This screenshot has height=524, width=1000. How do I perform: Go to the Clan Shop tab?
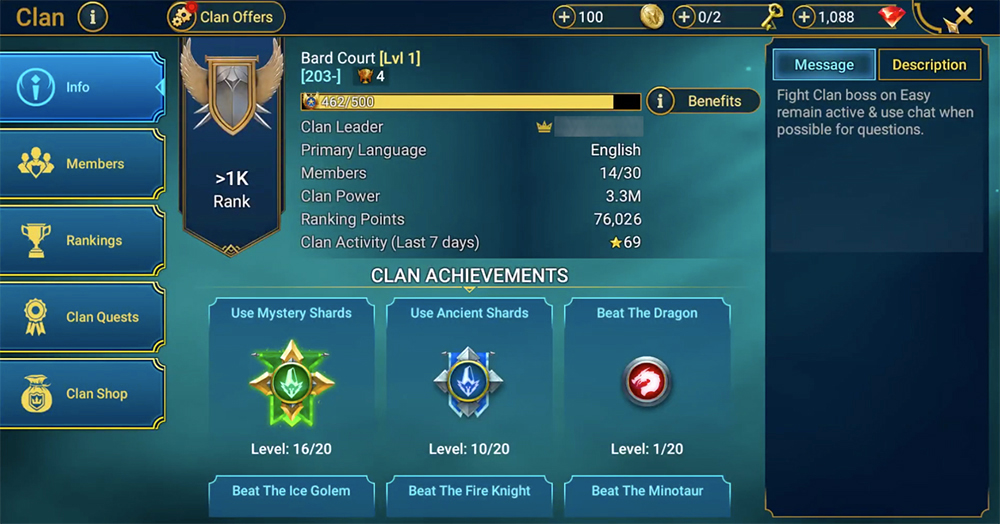point(82,394)
